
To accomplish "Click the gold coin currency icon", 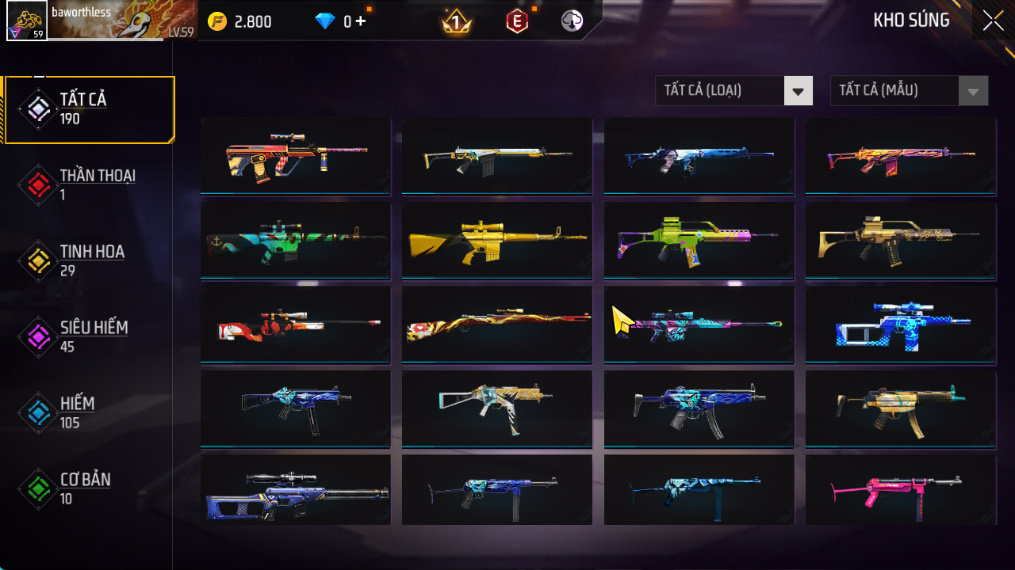I will click(217, 21).
